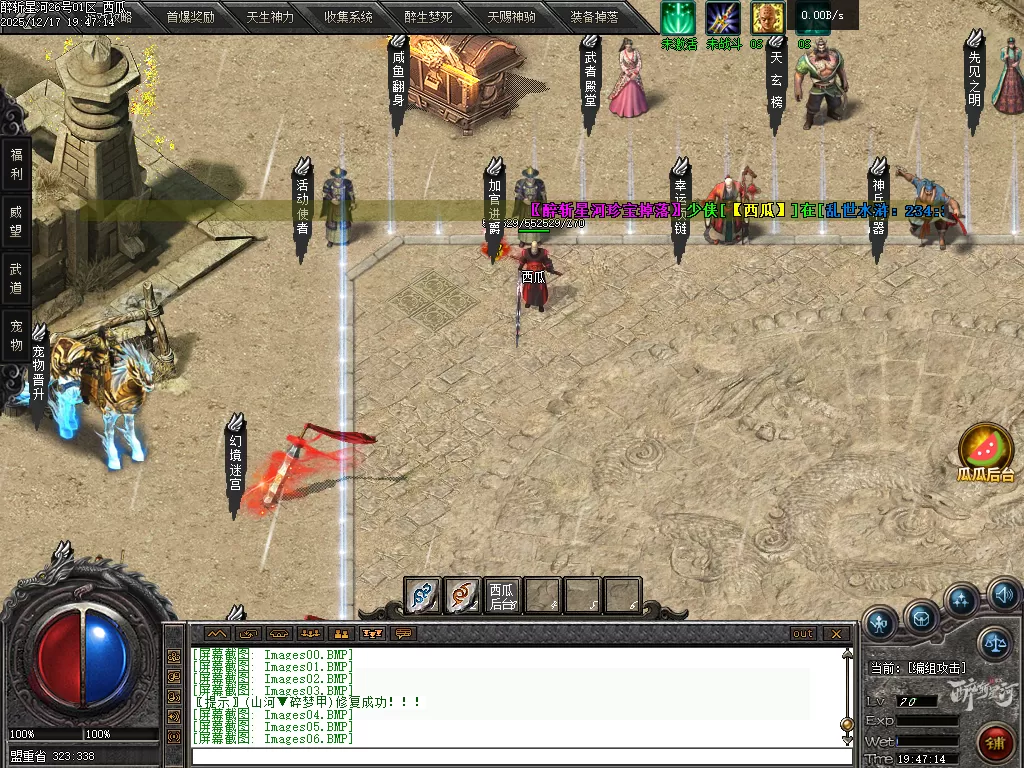Open the 瓜瓜后台 watermelon icon

(x=986, y=452)
